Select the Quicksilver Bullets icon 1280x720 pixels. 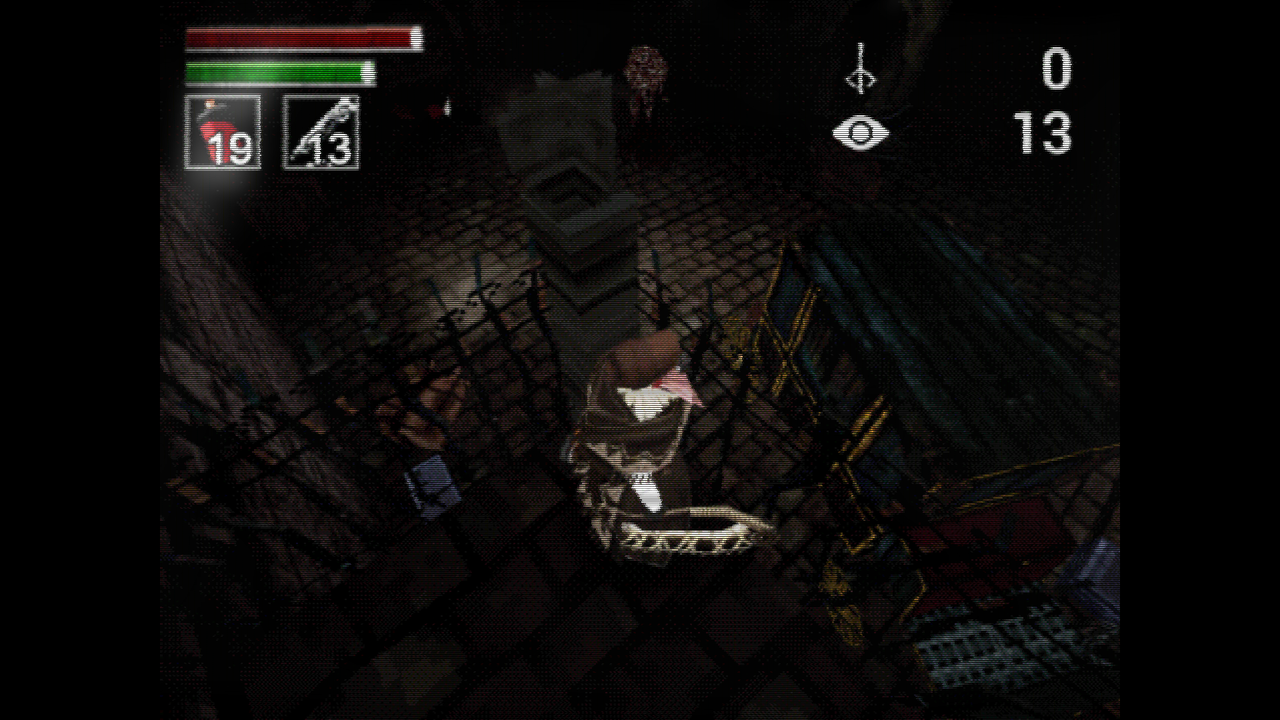click(322, 130)
